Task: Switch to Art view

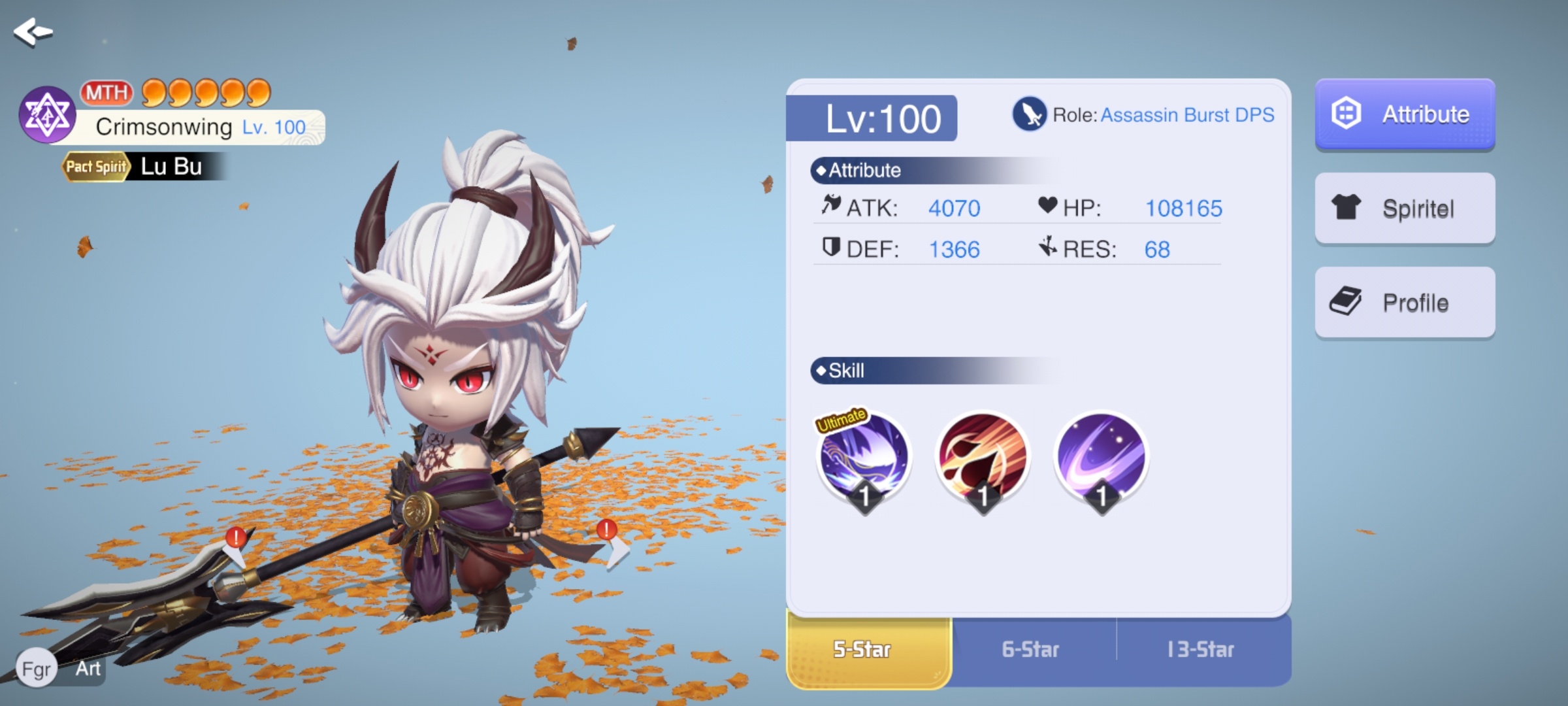Action: 88,669
